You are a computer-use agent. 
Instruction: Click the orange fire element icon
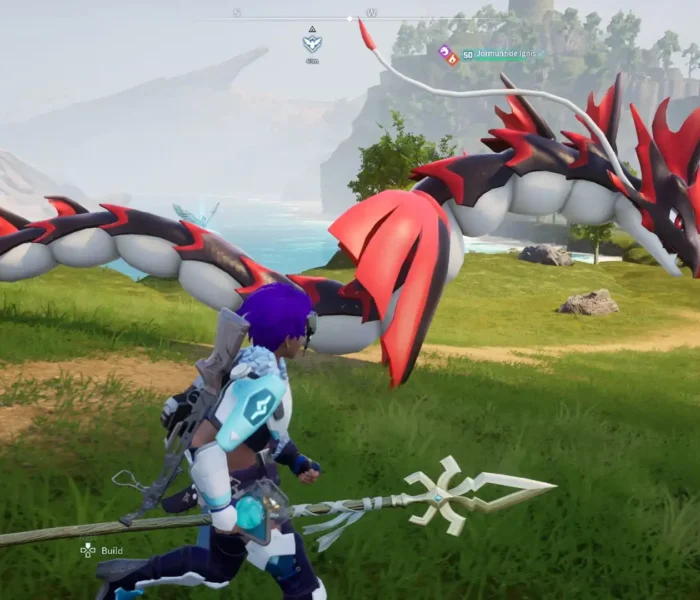click(452, 59)
